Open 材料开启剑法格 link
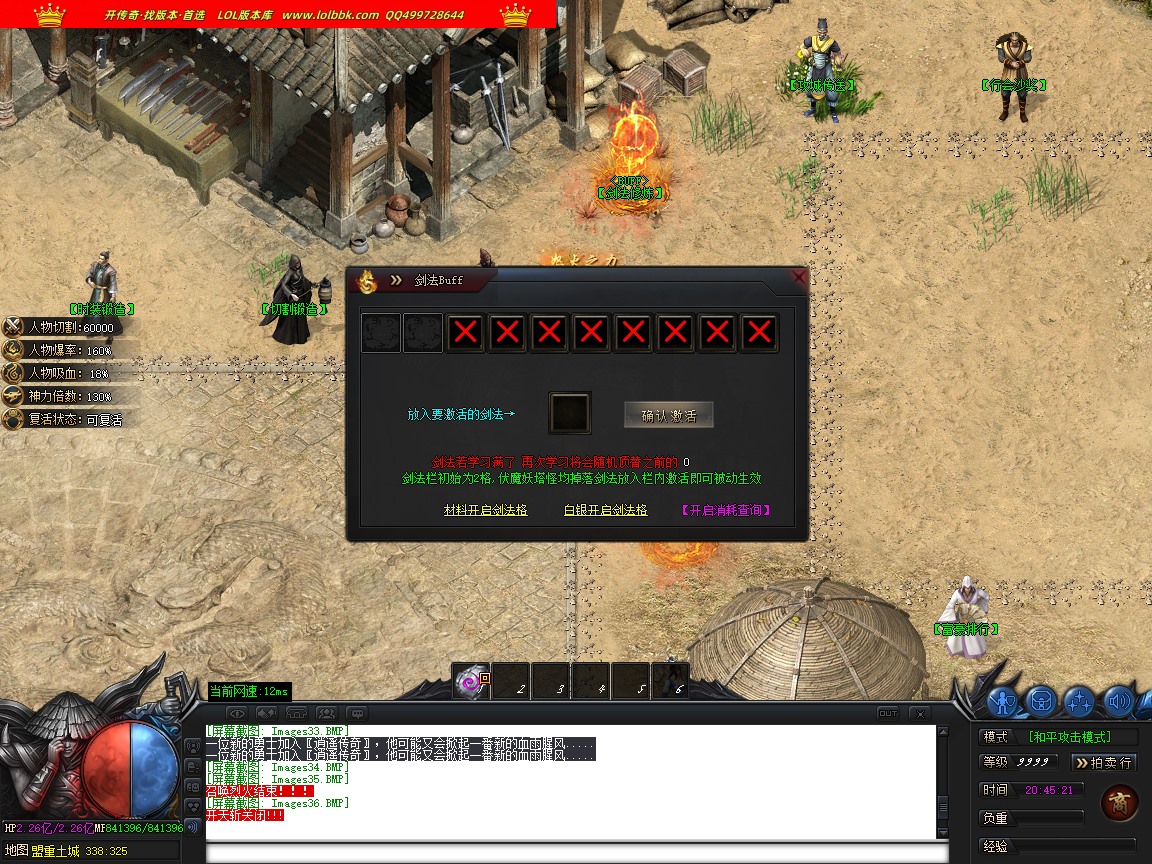 pos(485,510)
